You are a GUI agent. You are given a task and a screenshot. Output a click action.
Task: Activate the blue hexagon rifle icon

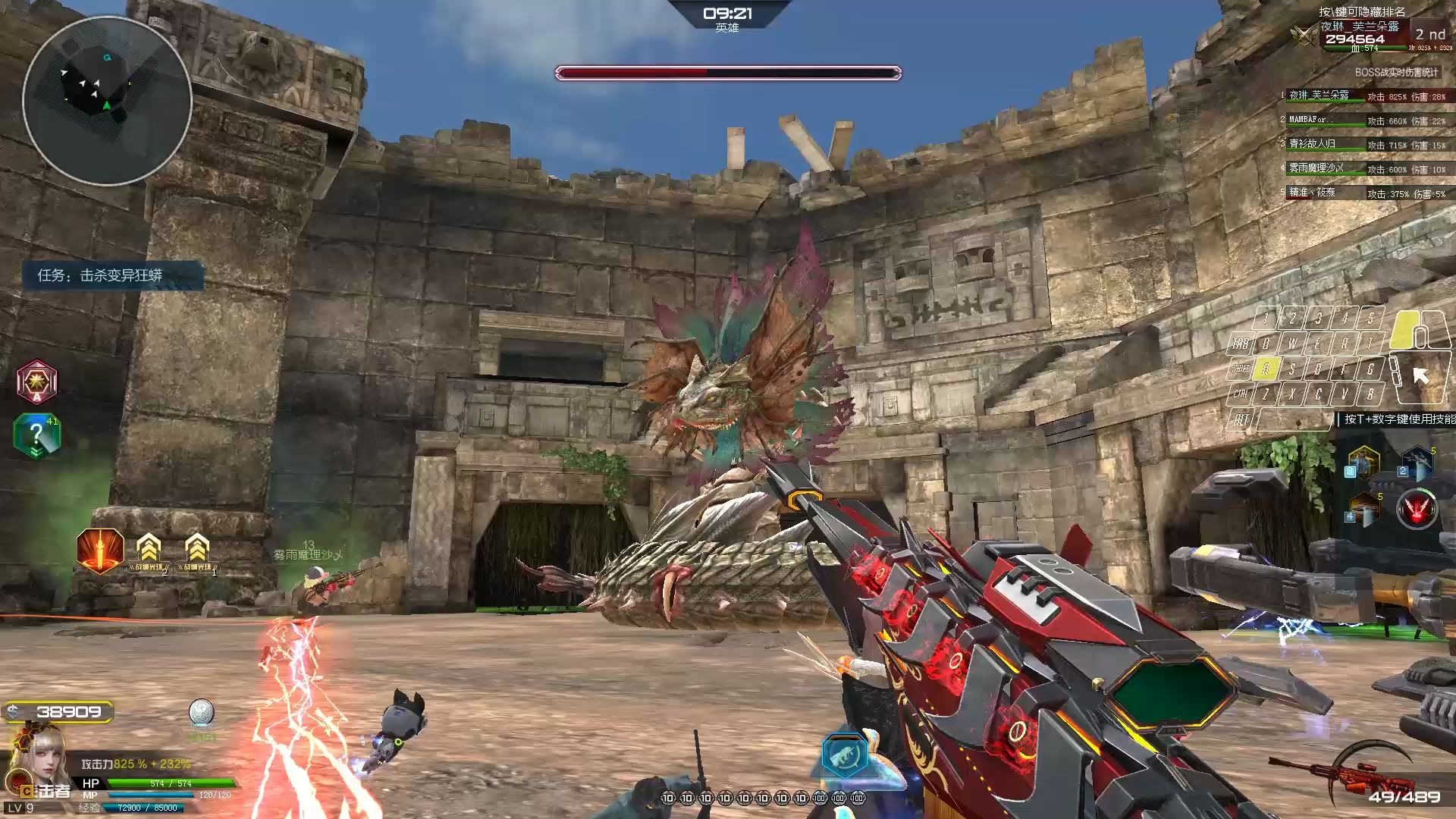click(845, 755)
